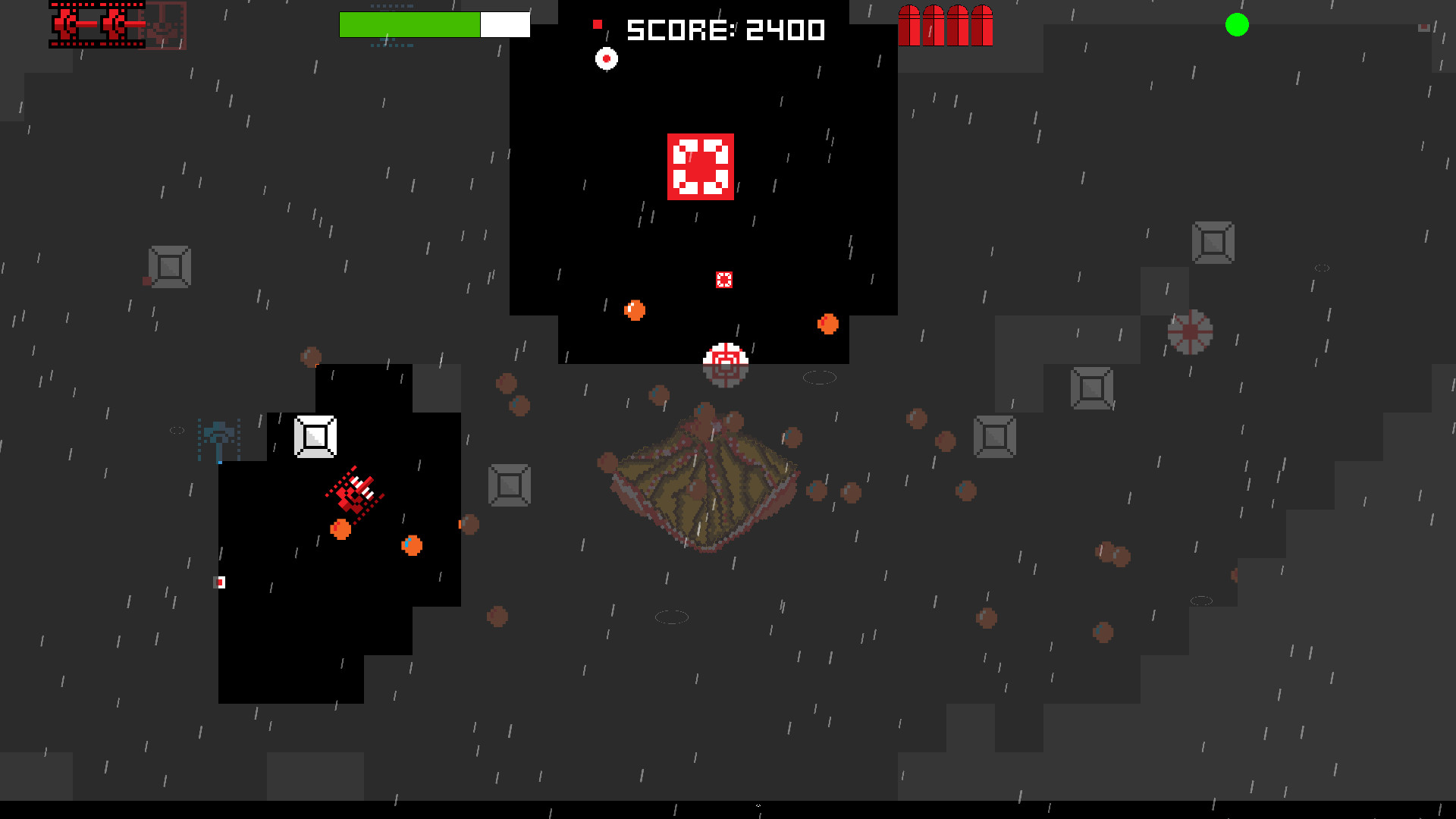The height and width of the screenshot is (819, 1456).
Task: Click the small red square beside the score text
Action: tap(598, 25)
